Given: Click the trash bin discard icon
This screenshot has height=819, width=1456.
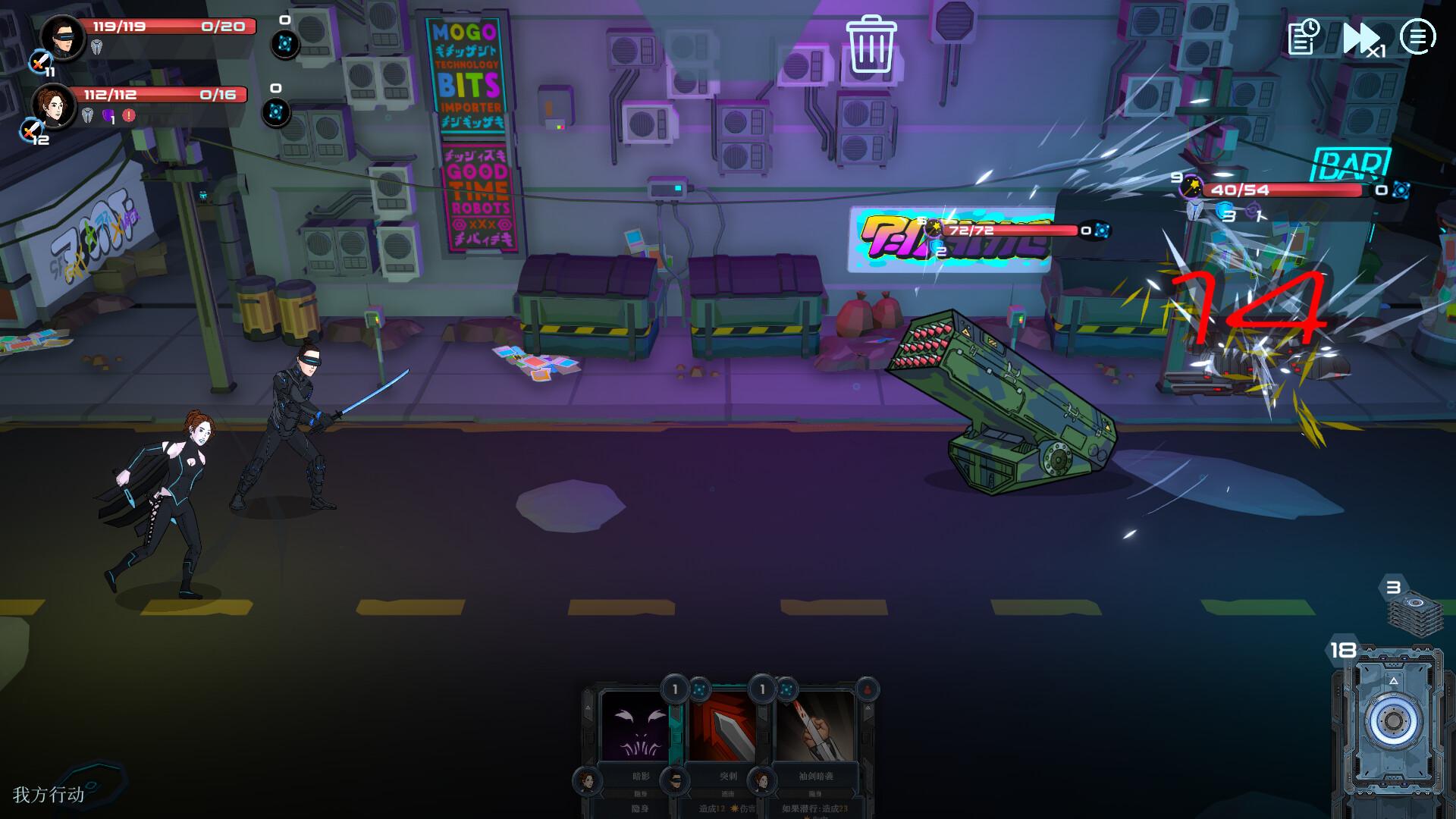Looking at the screenshot, I should [x=871, y=45].
